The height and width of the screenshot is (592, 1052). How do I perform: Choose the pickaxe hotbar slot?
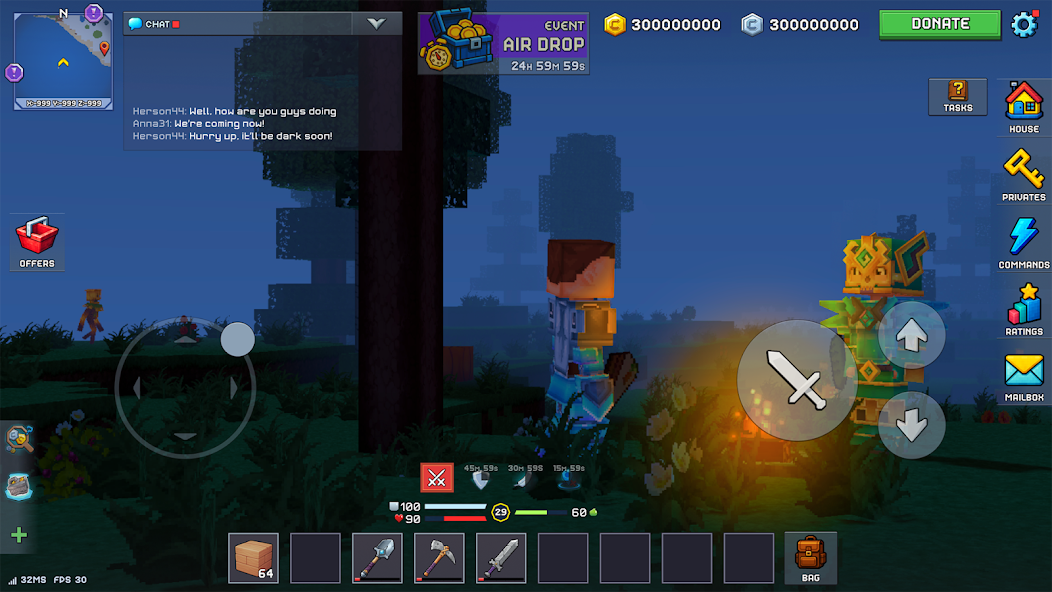click(x=439, y=557)
